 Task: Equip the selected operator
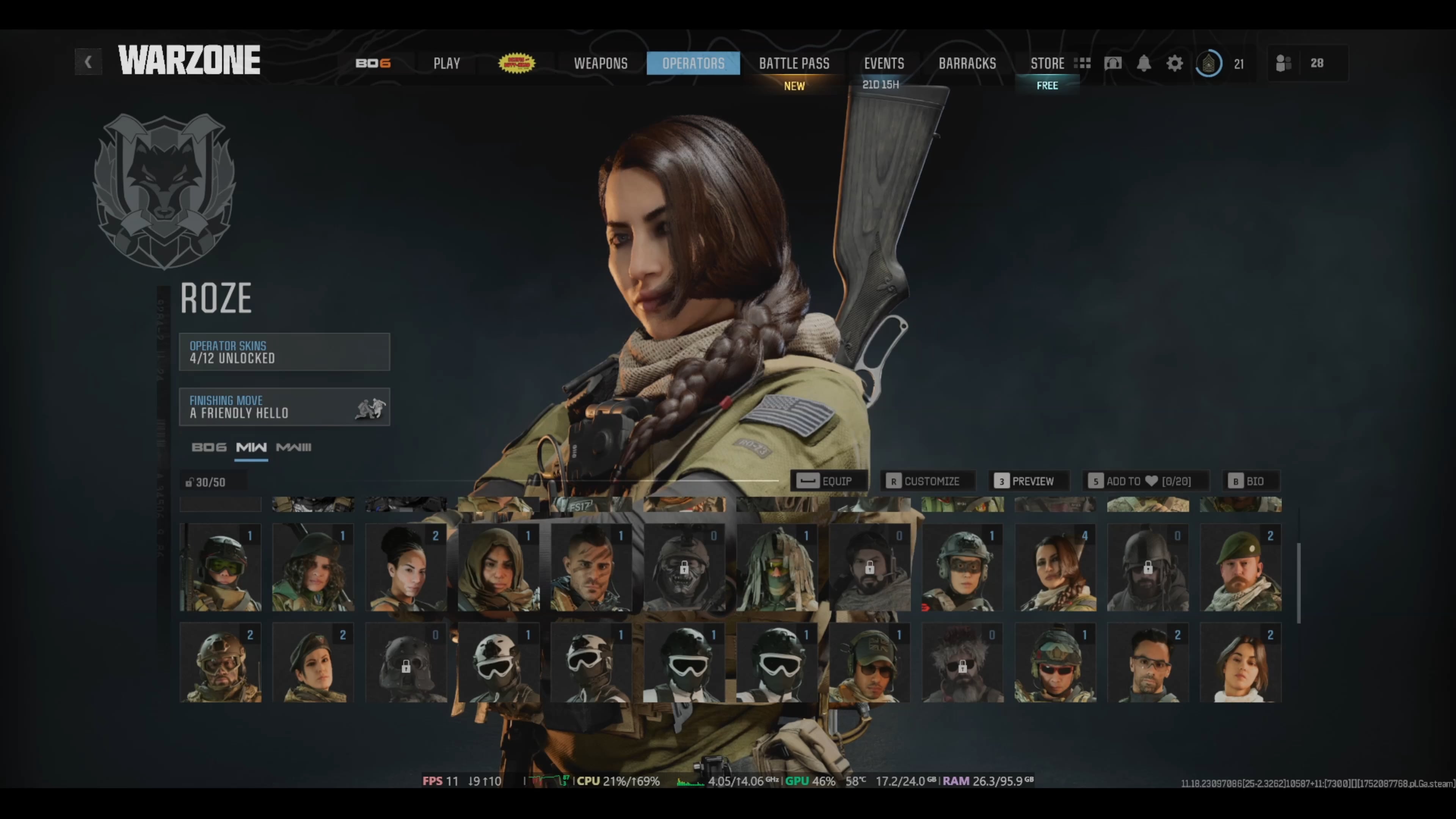click(x=828, y=481)
